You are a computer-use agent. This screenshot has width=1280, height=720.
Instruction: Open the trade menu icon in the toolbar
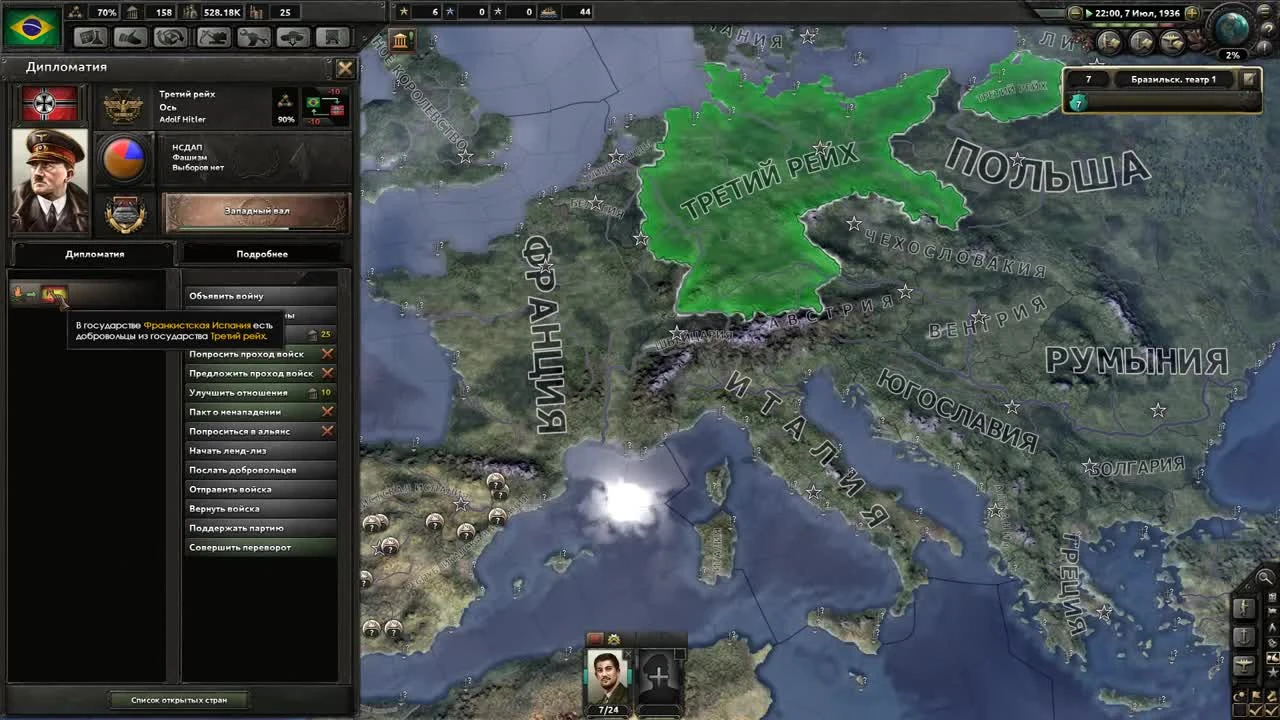pyautogui.click(x=171, y=37)
